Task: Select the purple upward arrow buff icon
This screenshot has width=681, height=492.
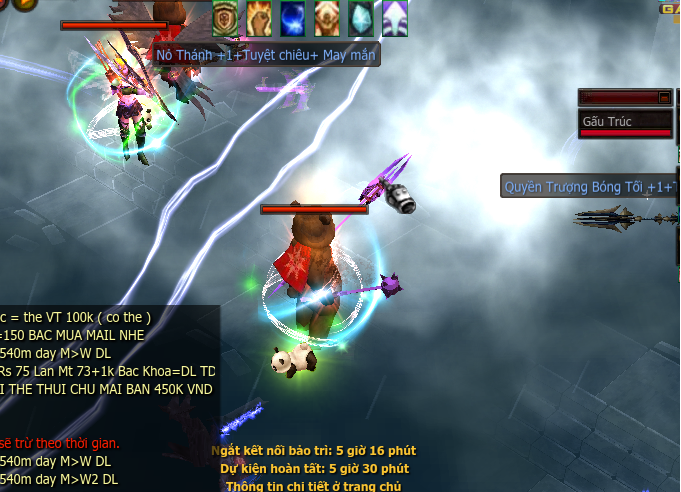Action: (x=395, y=17)
